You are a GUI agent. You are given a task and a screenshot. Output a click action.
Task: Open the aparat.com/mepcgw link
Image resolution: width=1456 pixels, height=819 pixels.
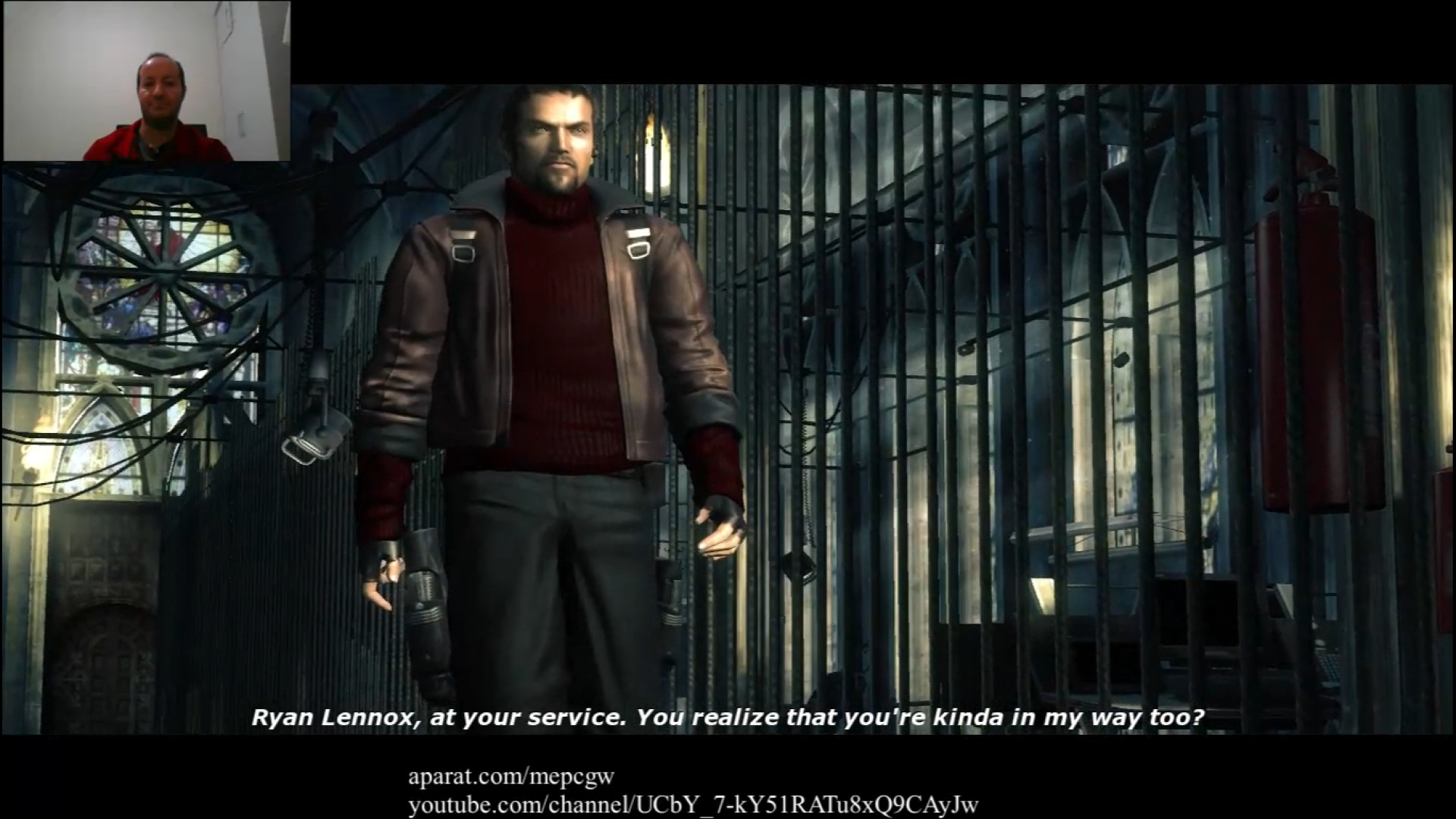click(510, 776)
